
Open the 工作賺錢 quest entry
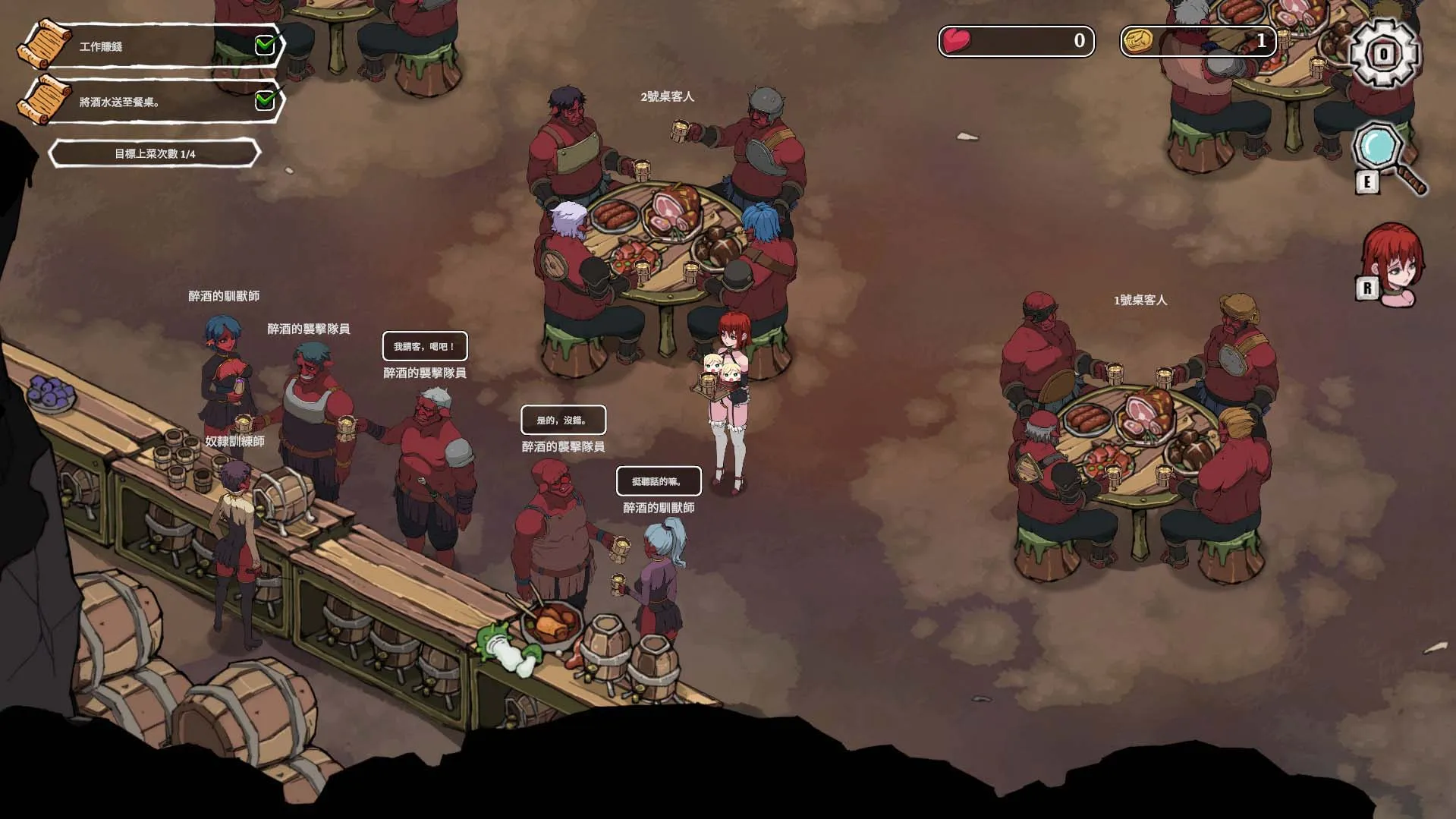tap(152, 46)
